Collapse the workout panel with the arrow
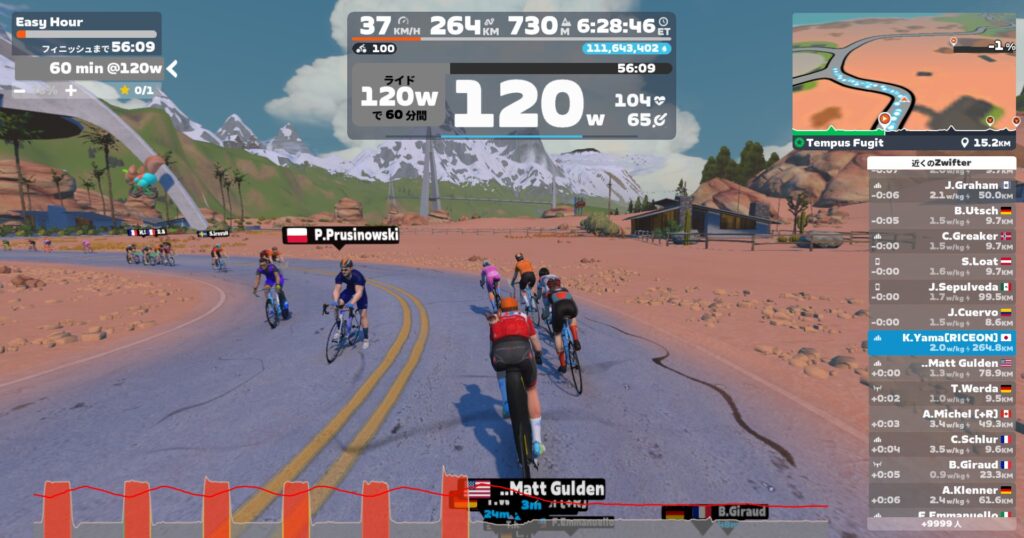Image resolution: width=1024 pixels, height=538 pixels. 172,68
